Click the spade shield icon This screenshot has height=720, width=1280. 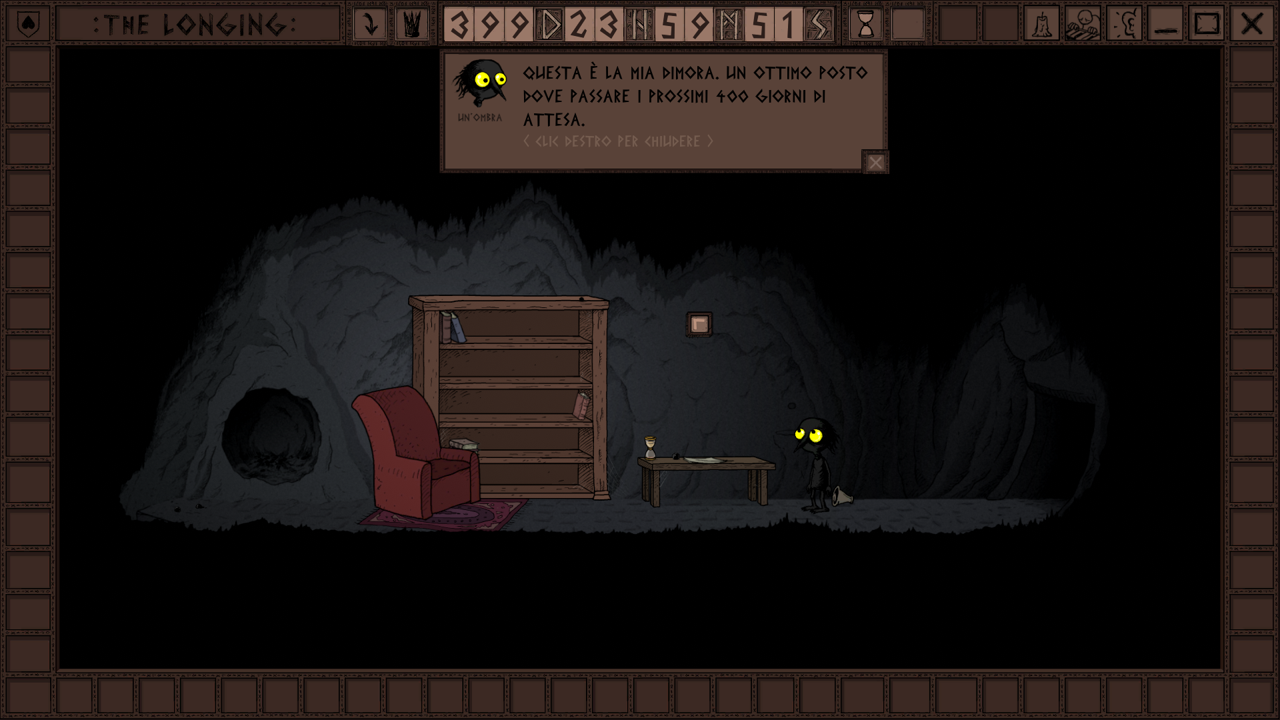(29, 24)
